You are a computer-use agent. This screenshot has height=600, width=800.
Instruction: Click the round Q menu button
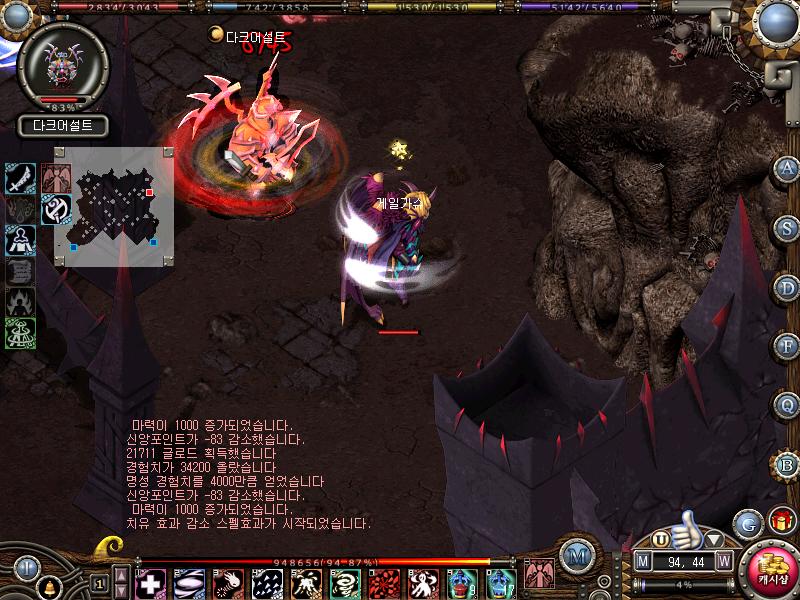787,405
